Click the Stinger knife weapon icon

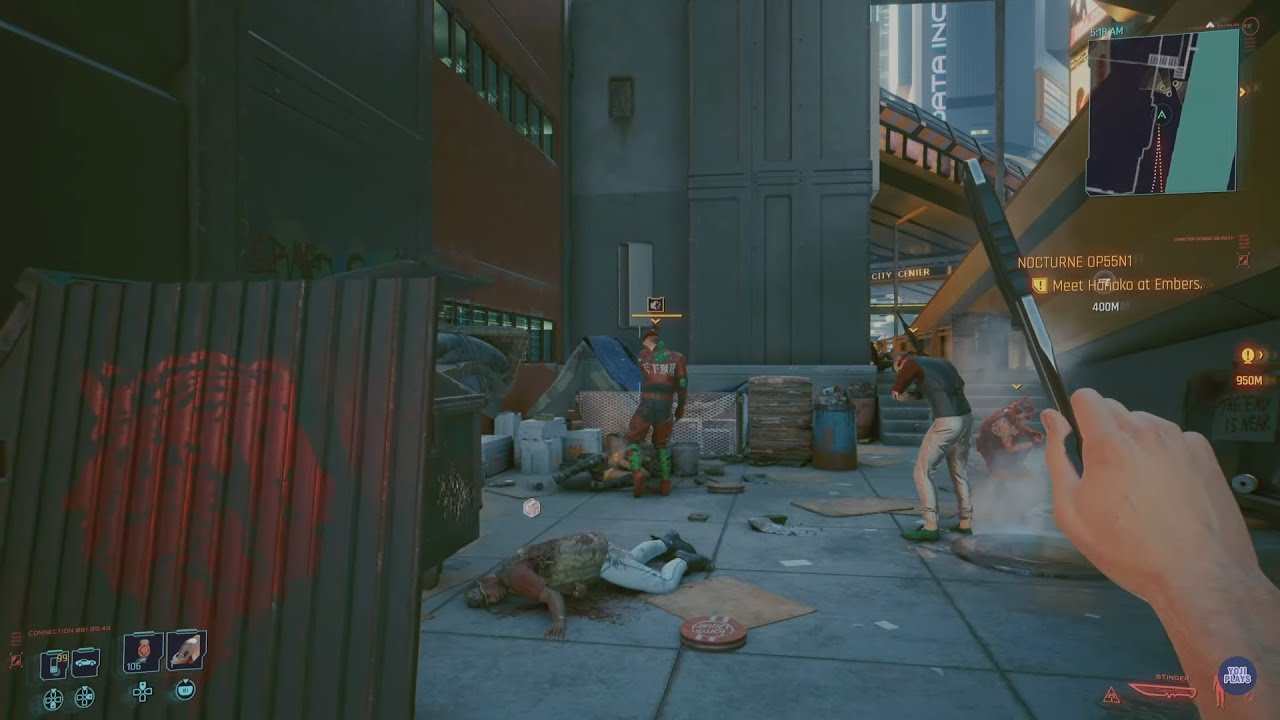(x=1162, y=691)
